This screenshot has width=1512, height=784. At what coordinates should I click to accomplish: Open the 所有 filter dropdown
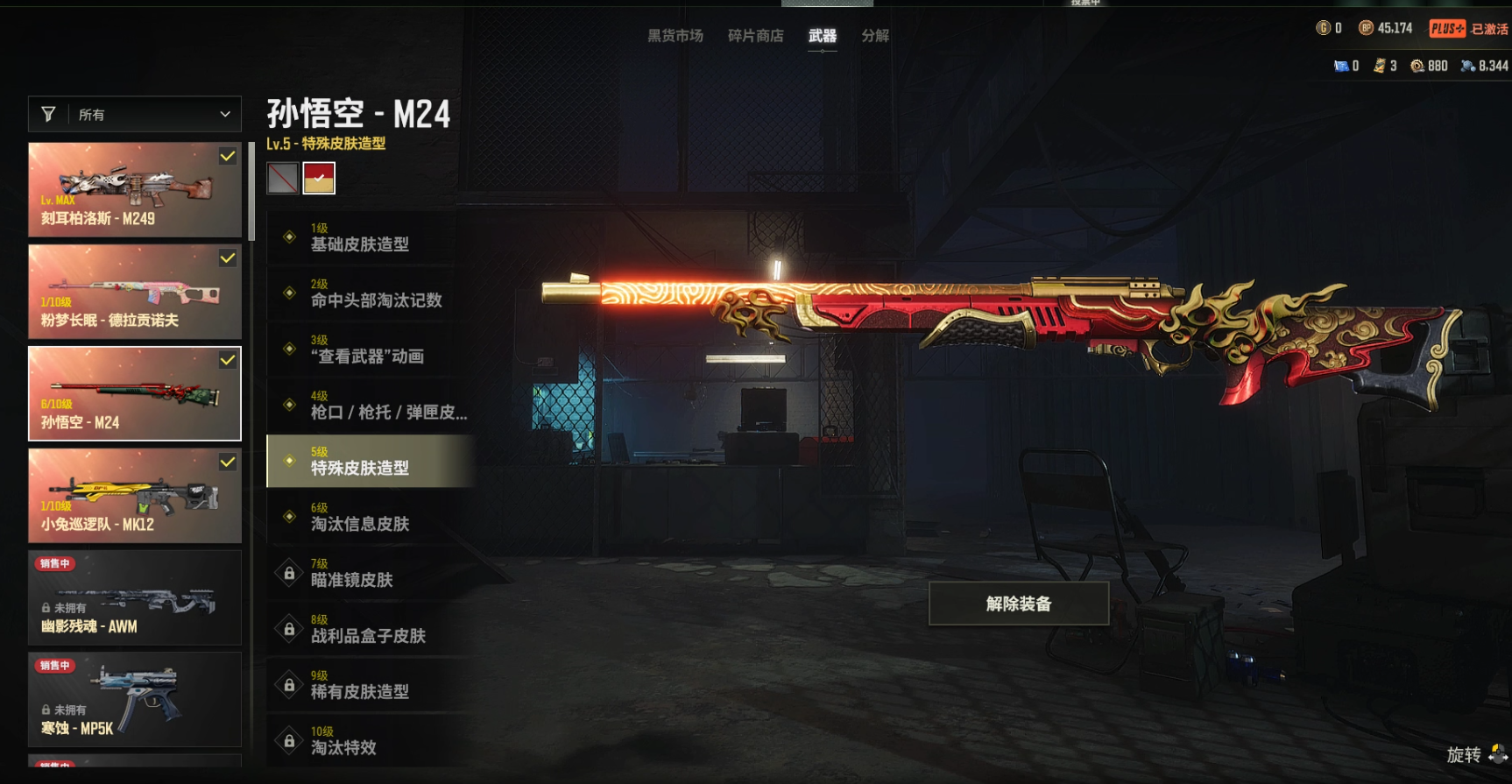coord(135,115)
